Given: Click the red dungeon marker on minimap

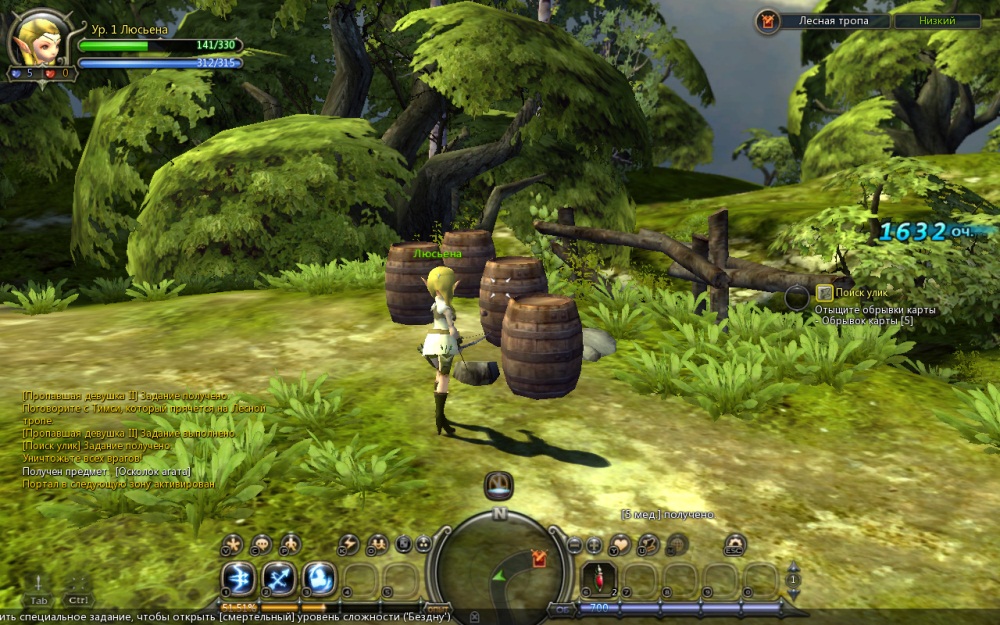Looking at the screenshot, I should pyautogui.click(x=540, y=559).
